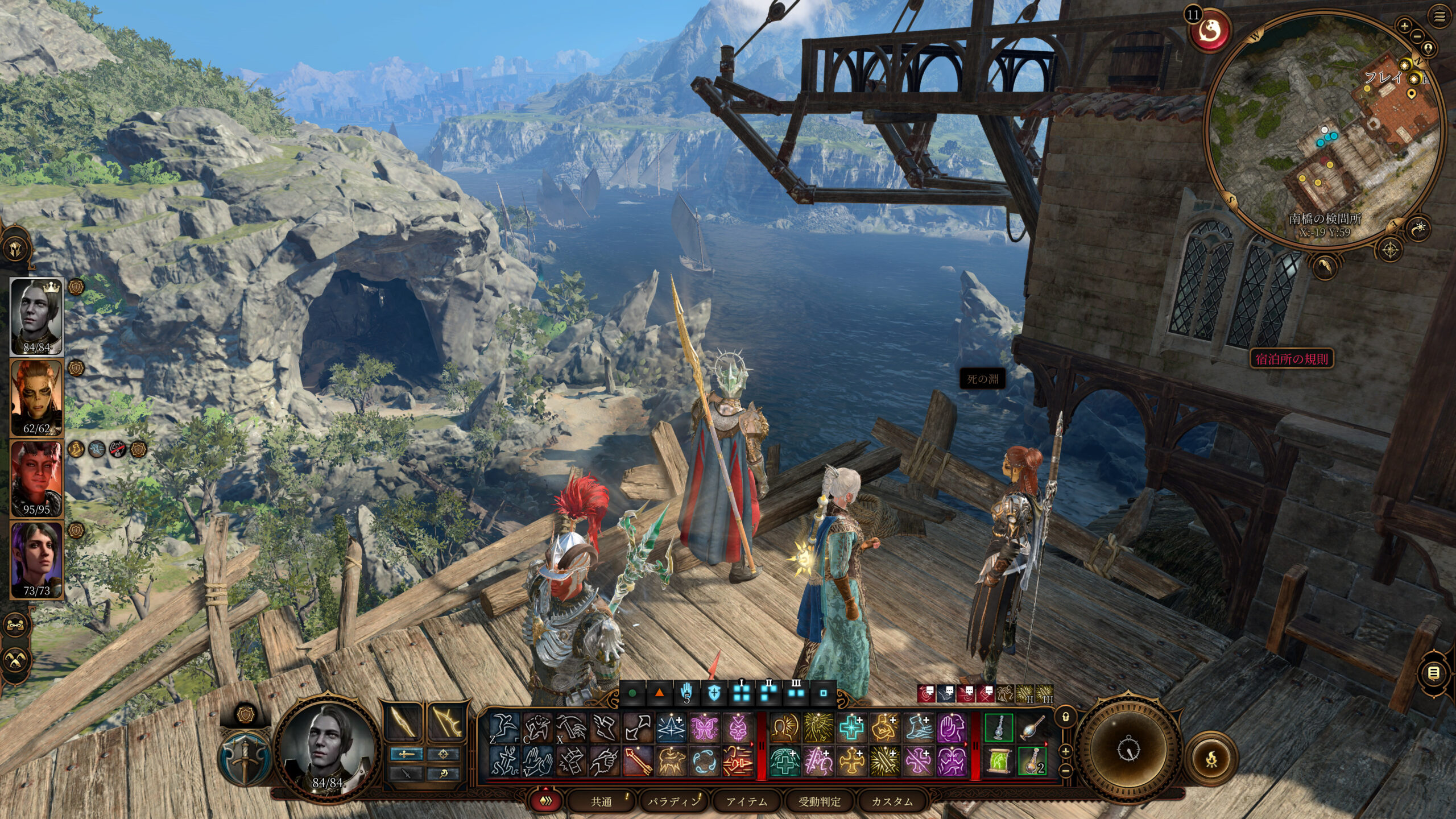The image size is (1456, 819).
Task: Zoom in on the minimap
Action: click(x=1404, y=26)
